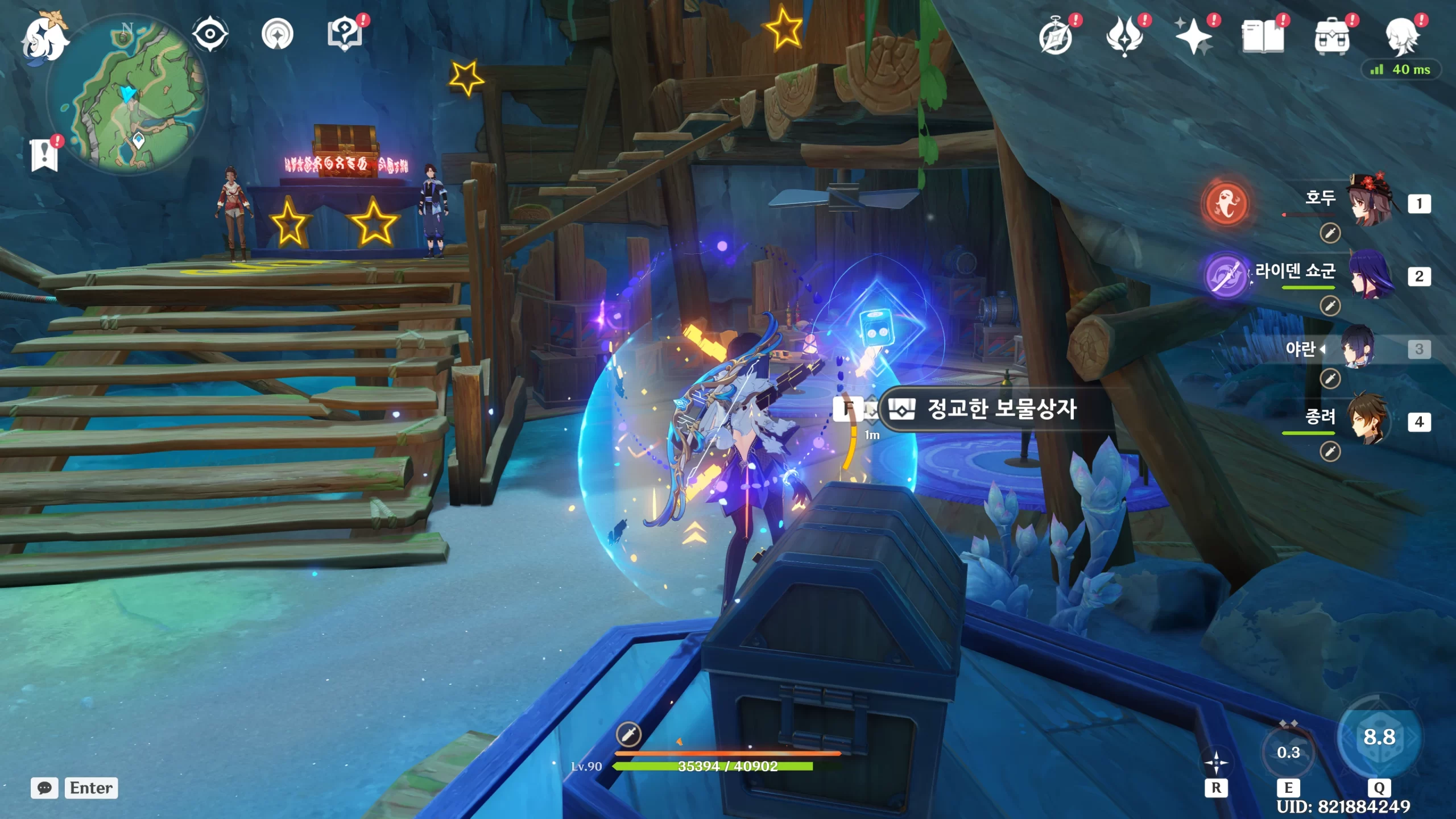
Task: Open the Paimon menu
Action: coord(44,39)
